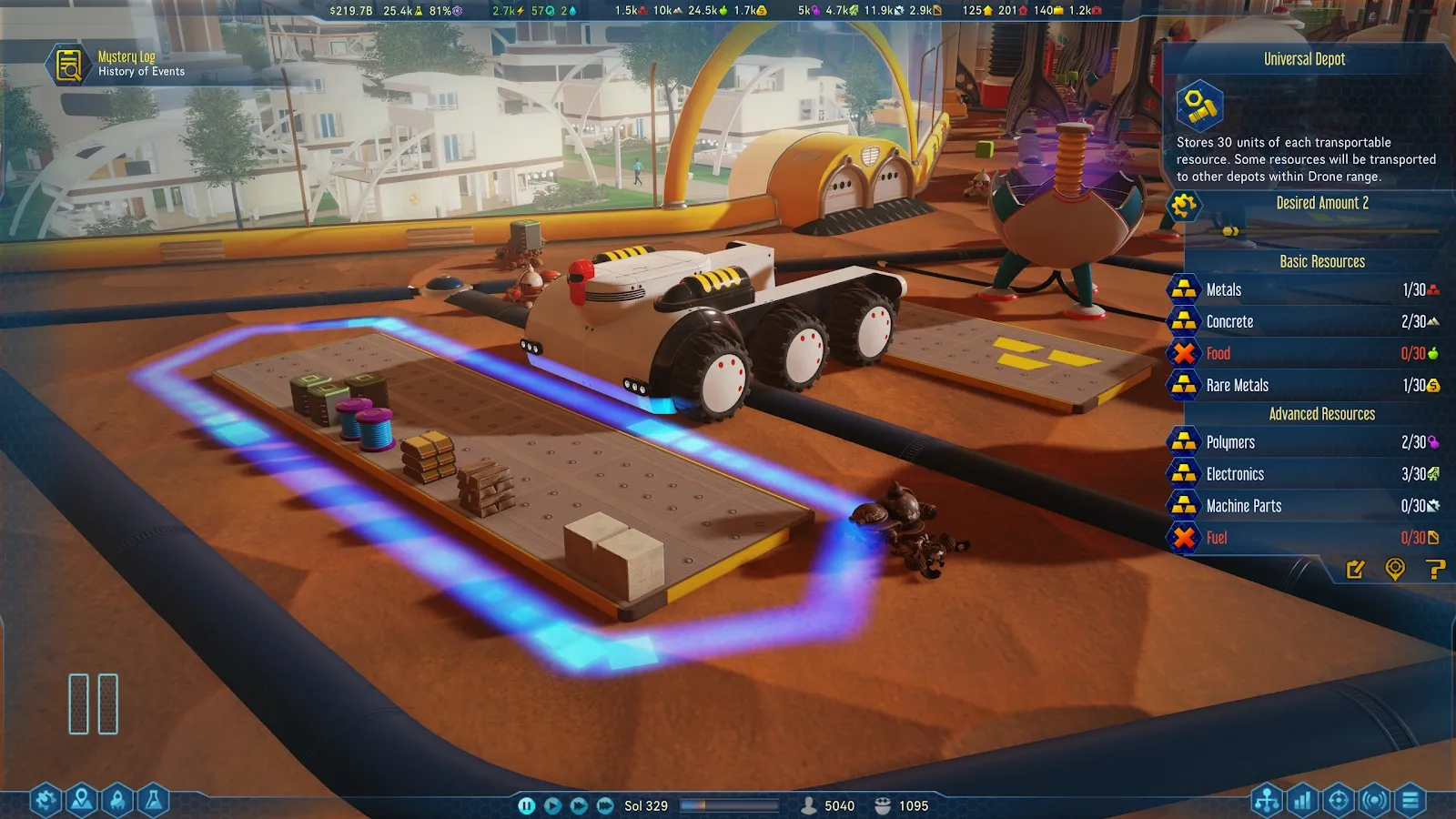
Task: Set game to normal play speed
Action: [552, 805]
